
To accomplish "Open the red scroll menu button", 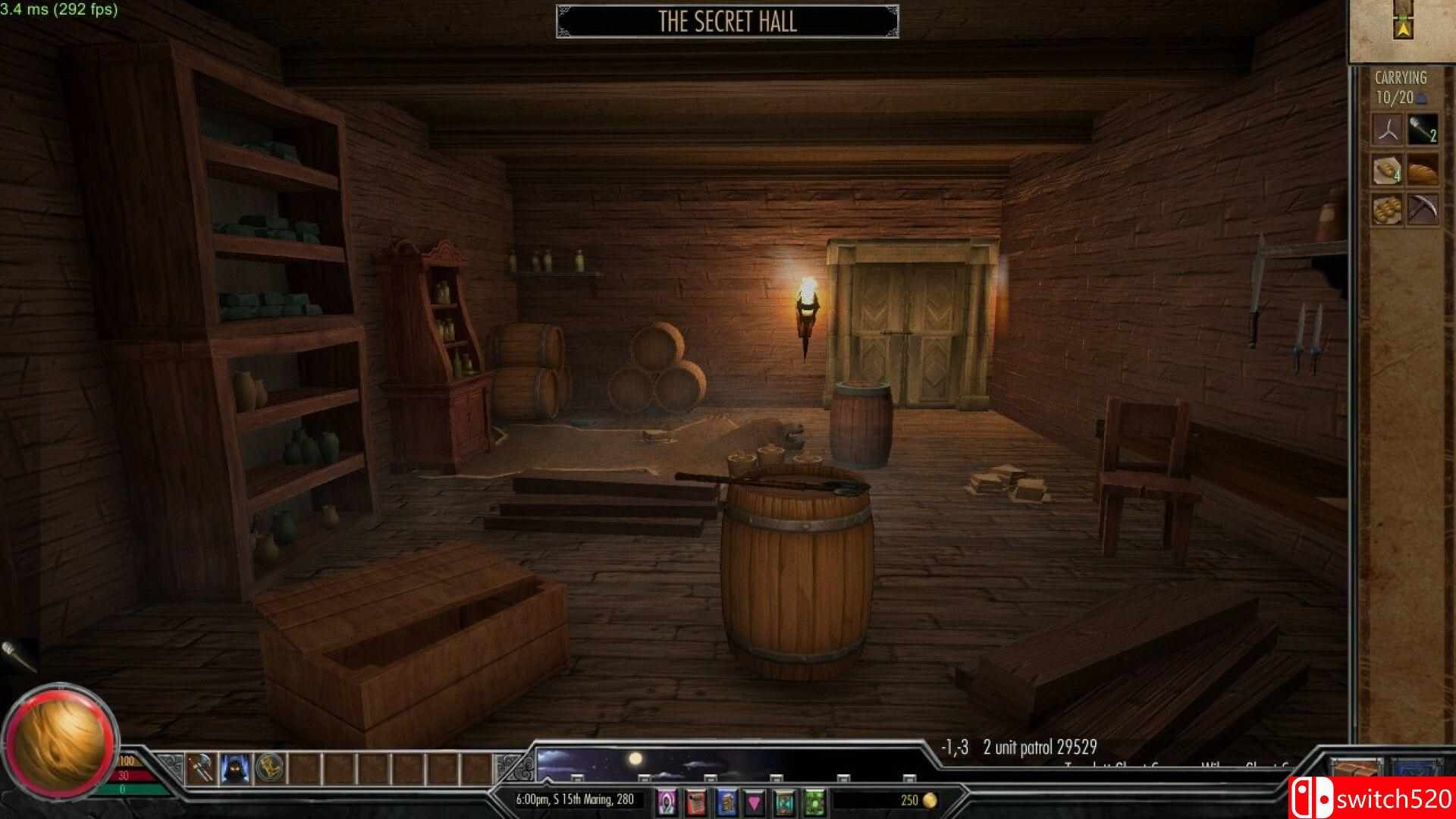I will click(x=696, y=801).
